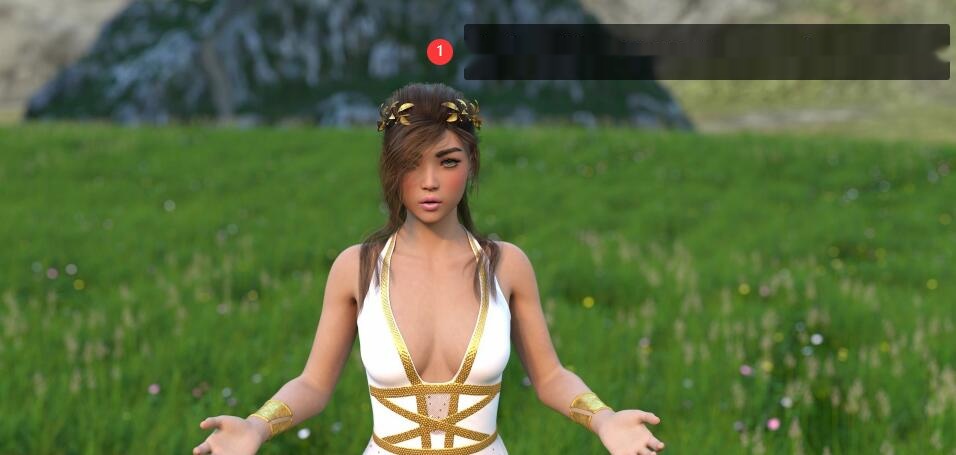Select the dark notification banner

(706, 52)
